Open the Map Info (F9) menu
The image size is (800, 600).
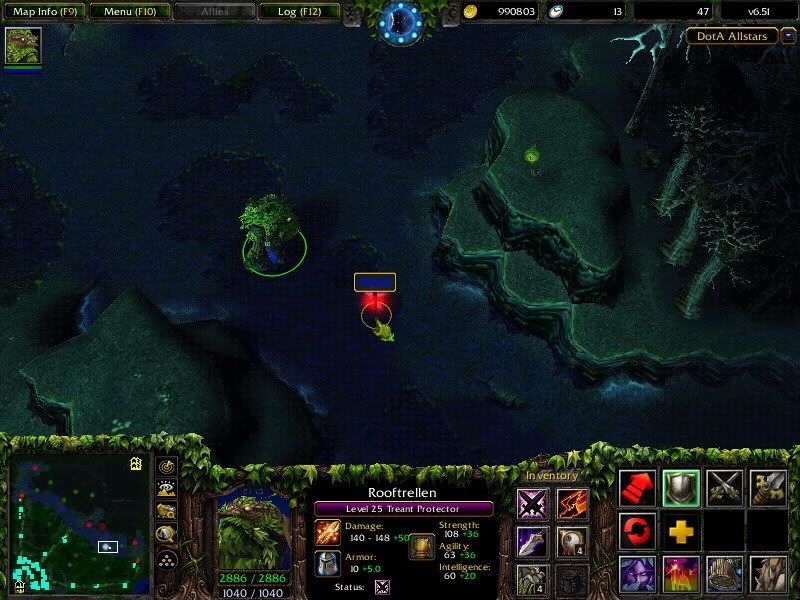coord(43,12)
